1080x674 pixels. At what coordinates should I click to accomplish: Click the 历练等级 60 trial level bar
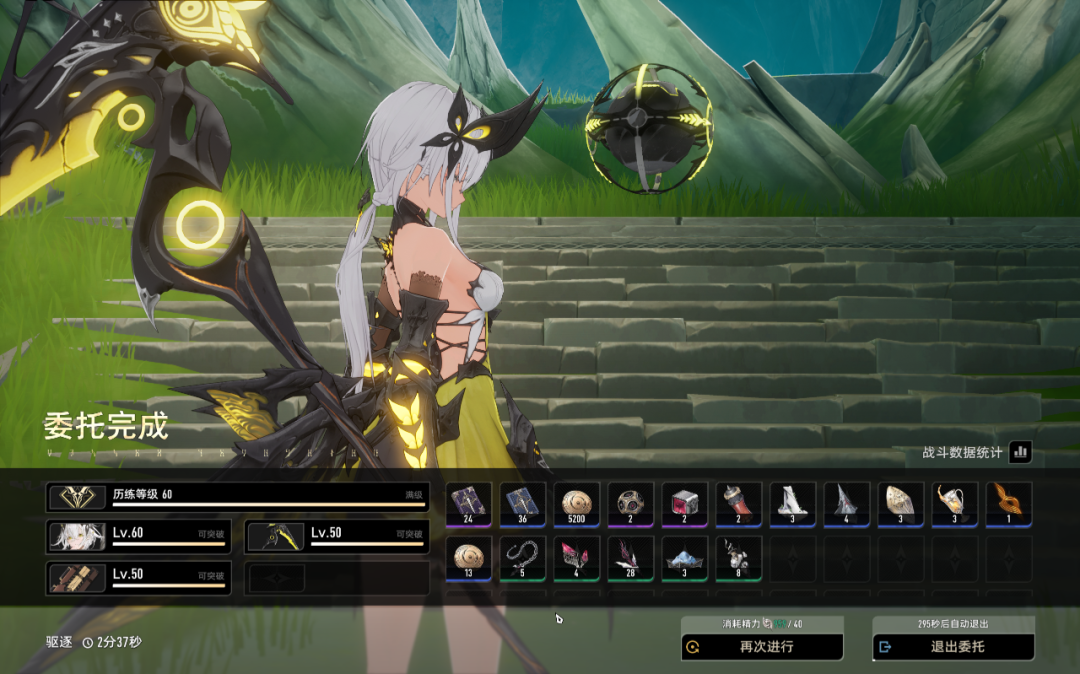coord(238,497)
